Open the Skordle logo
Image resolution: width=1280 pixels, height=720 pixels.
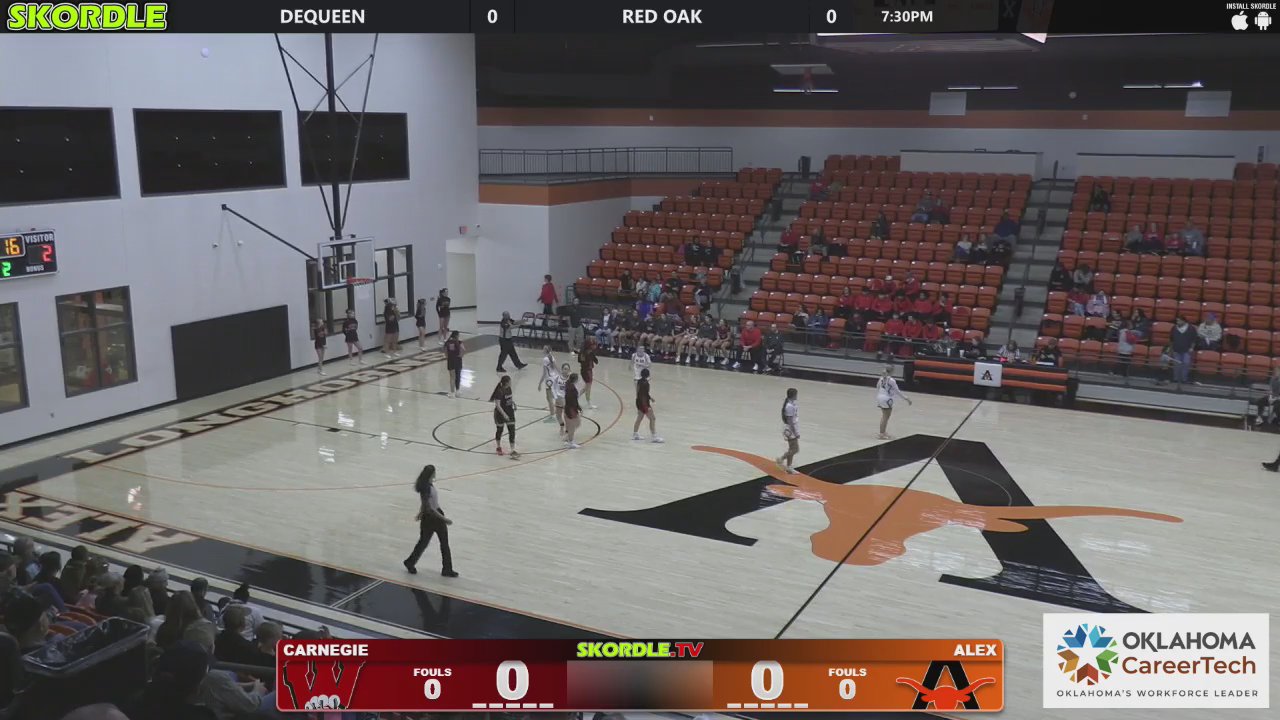(x=87, y=16)
